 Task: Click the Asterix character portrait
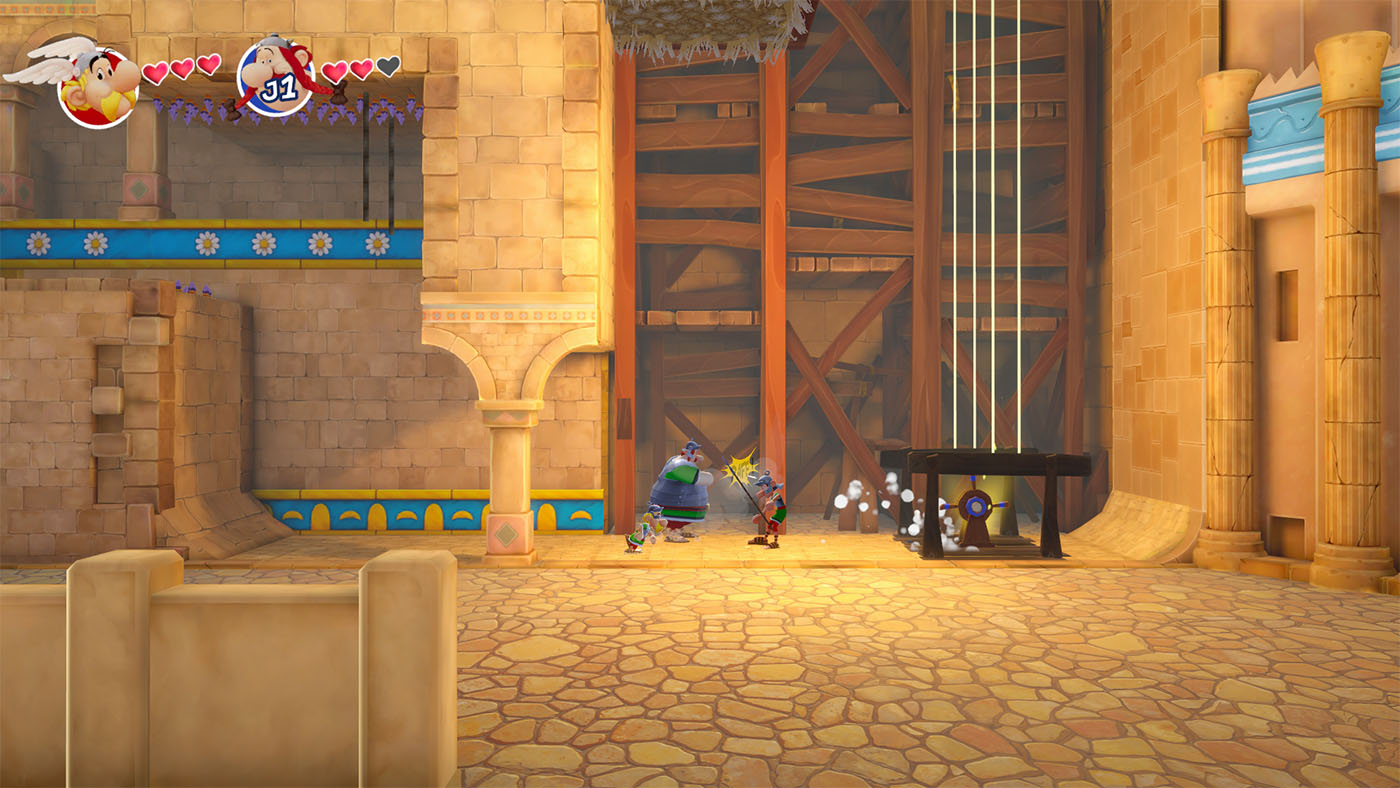coord(97,86)
